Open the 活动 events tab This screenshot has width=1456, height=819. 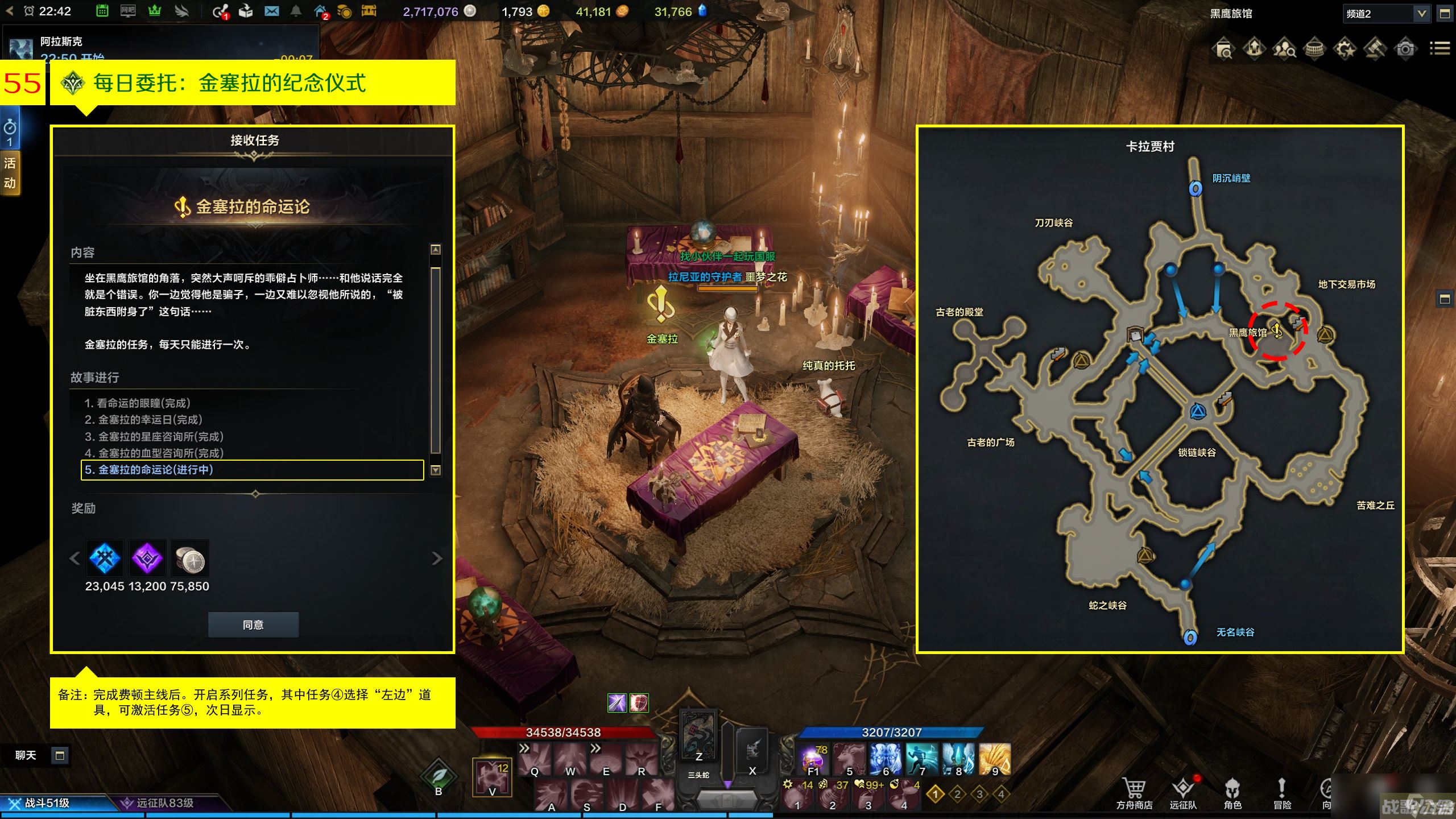10,173
